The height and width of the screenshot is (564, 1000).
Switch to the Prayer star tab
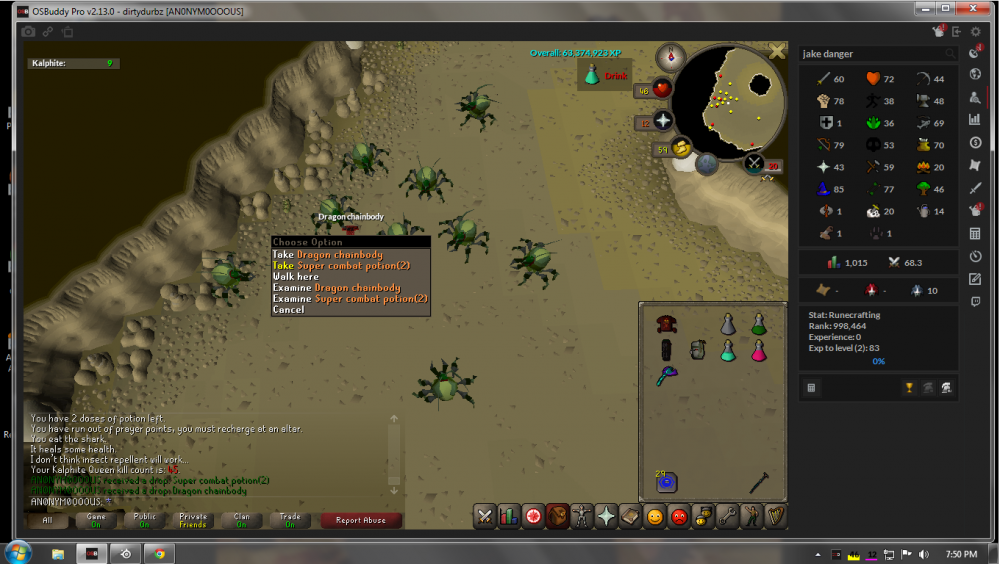click(x=606, y=517)
